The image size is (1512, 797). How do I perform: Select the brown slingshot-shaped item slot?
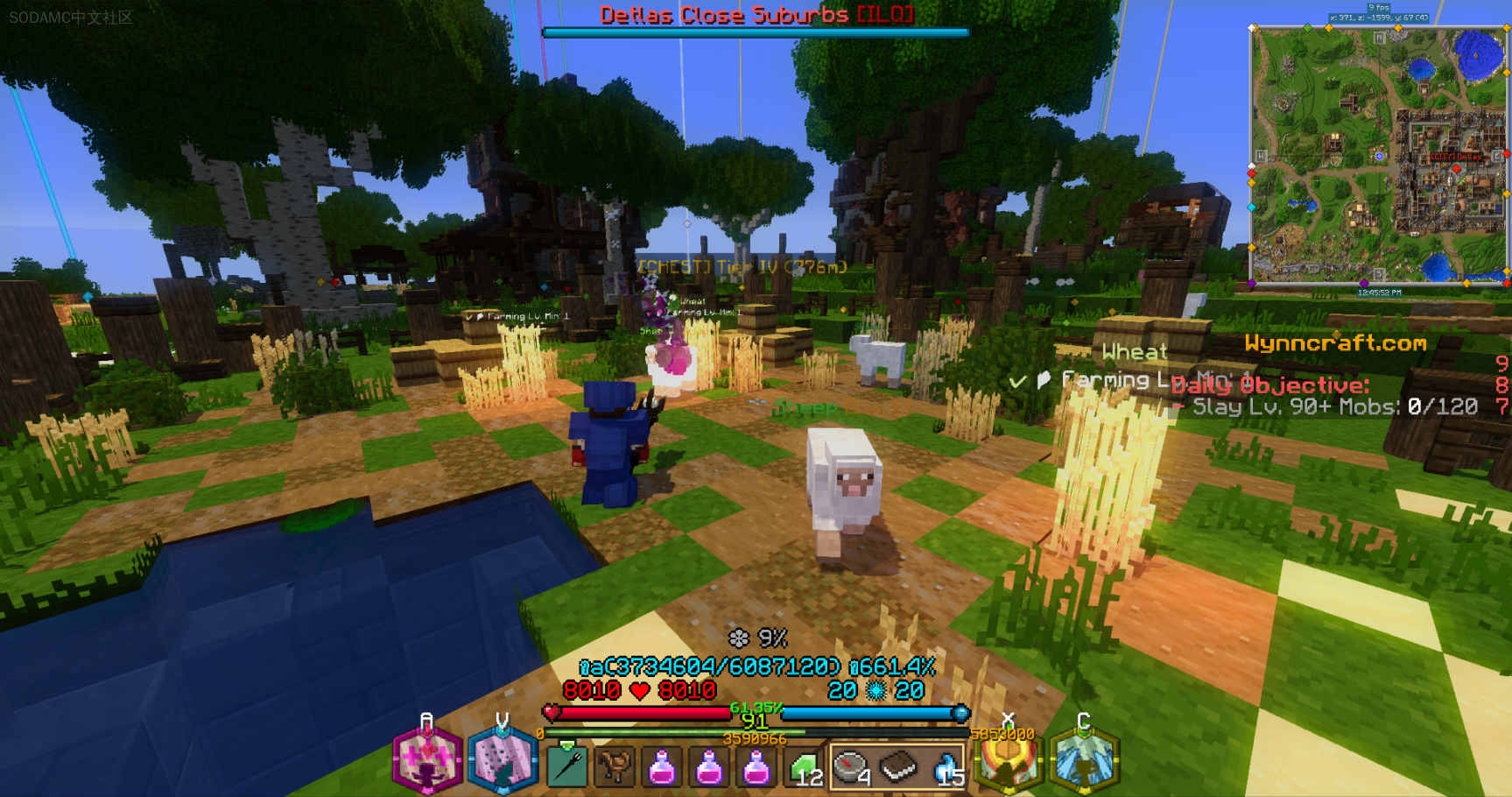pyautogui.click(x=615, y=767)
